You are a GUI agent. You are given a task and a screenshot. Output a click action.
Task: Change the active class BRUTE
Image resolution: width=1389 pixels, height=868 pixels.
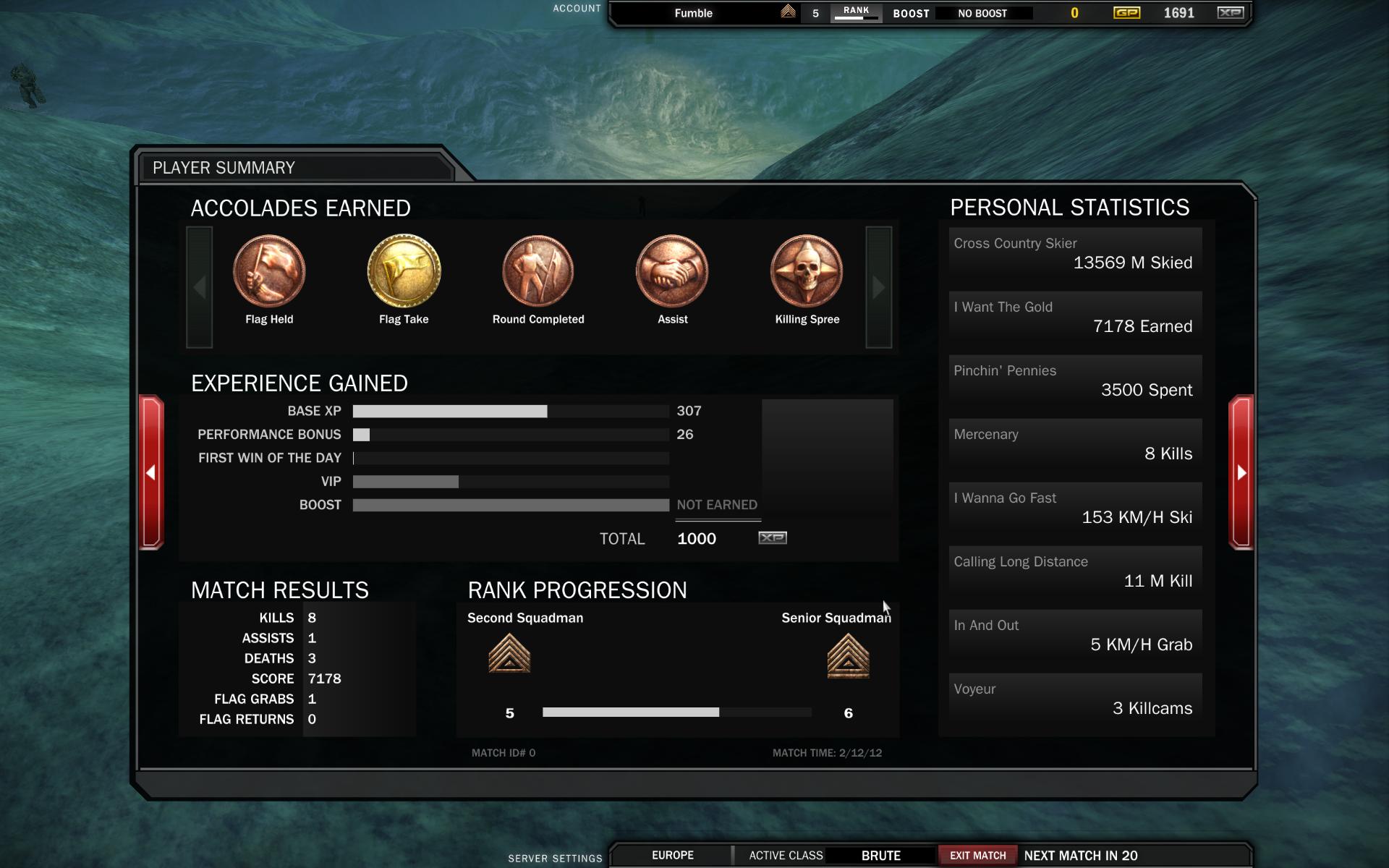click(x=880, y=855)
